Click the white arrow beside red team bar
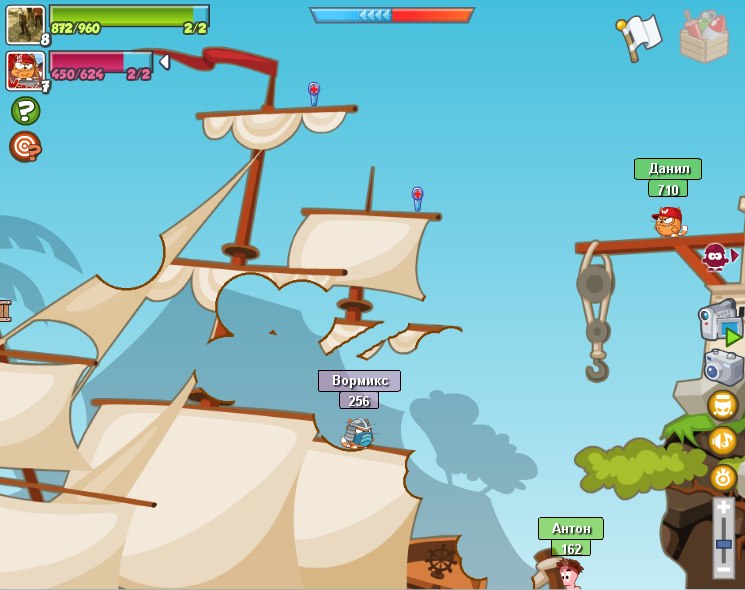This screenshot has height=590, width=745. coord(164,62)
